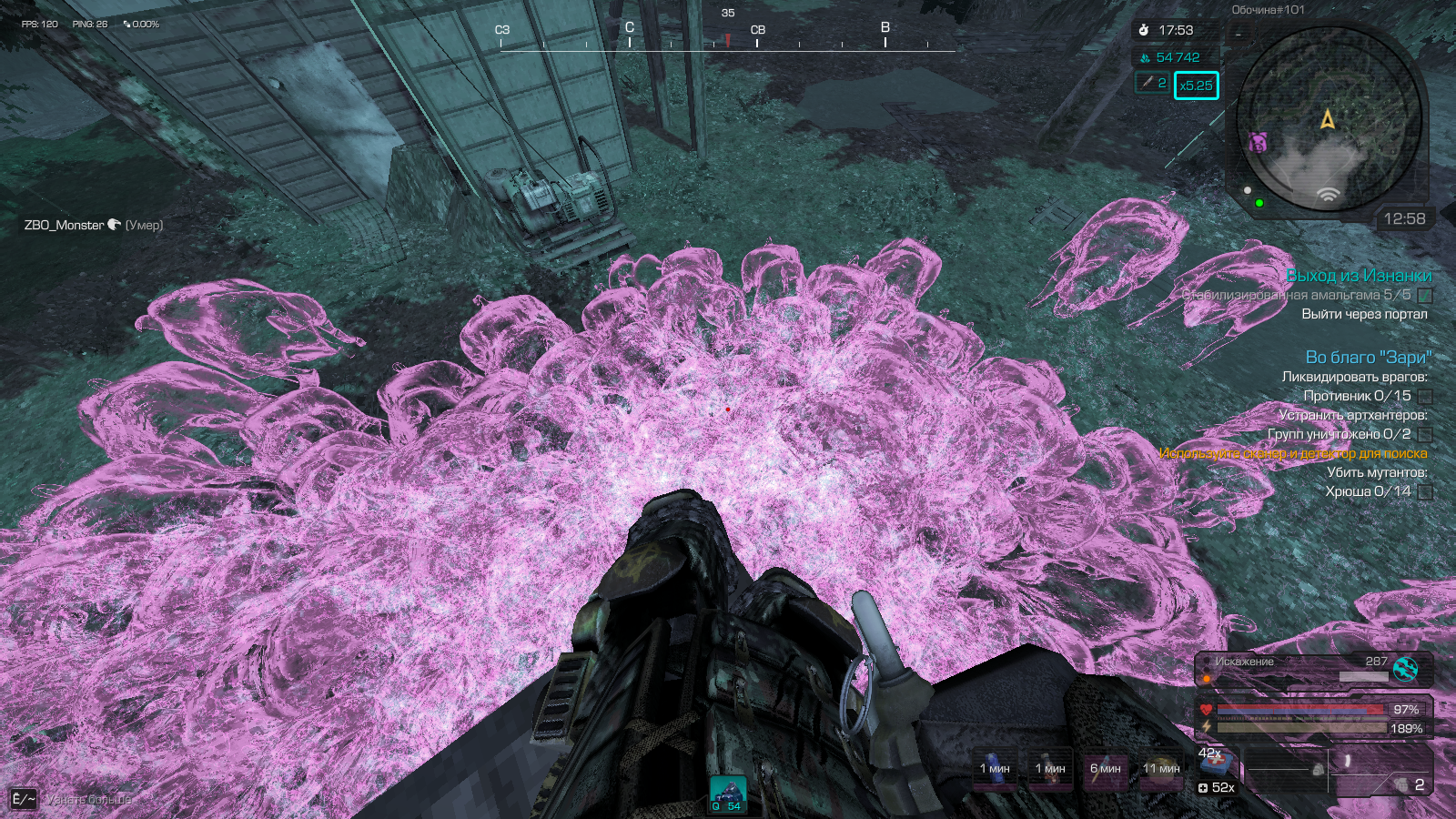
Task: Click player name ZBO_Monster in the feed
Action: [64, 225]
